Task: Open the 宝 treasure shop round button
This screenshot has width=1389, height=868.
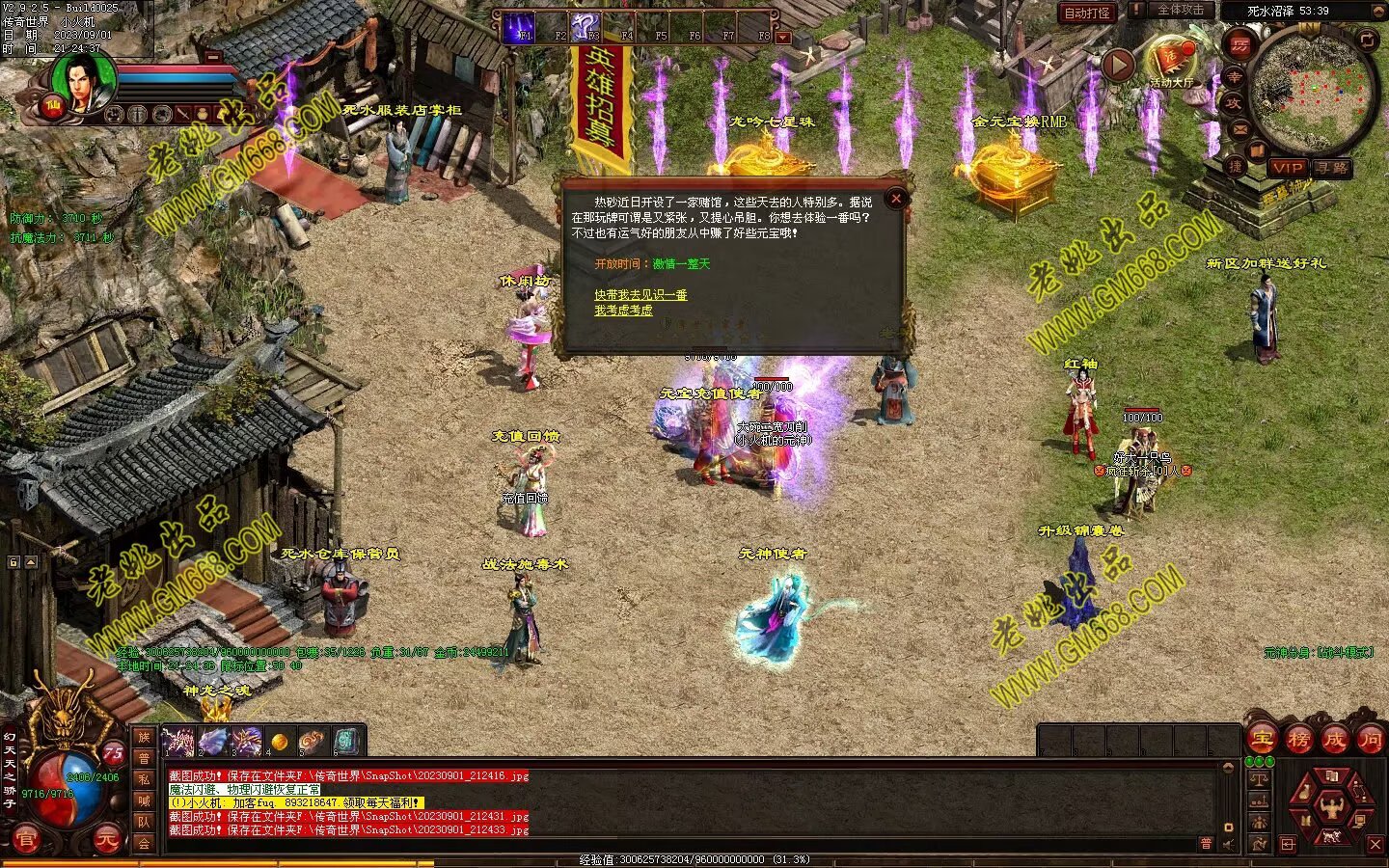Action: click(1261, 740)
